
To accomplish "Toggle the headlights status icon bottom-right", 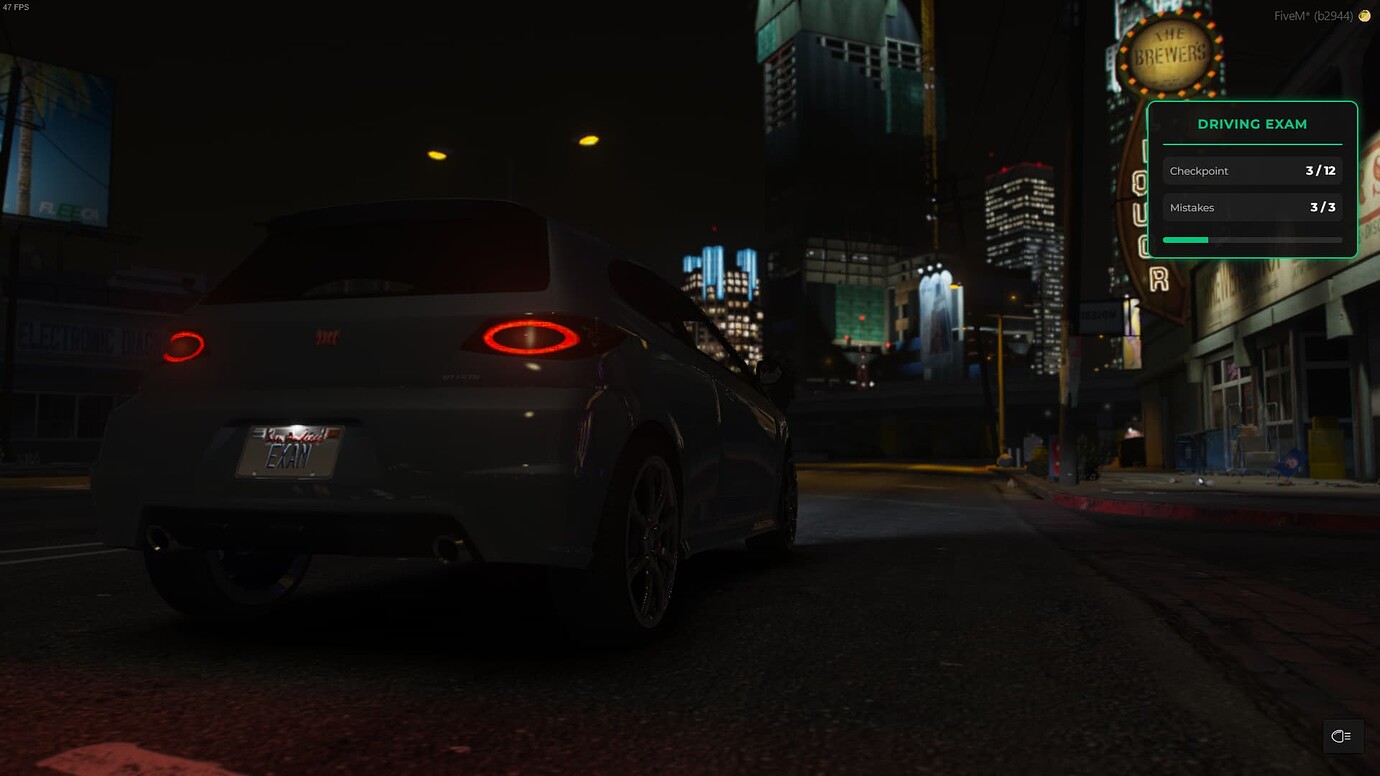I will coord(1341,736).
